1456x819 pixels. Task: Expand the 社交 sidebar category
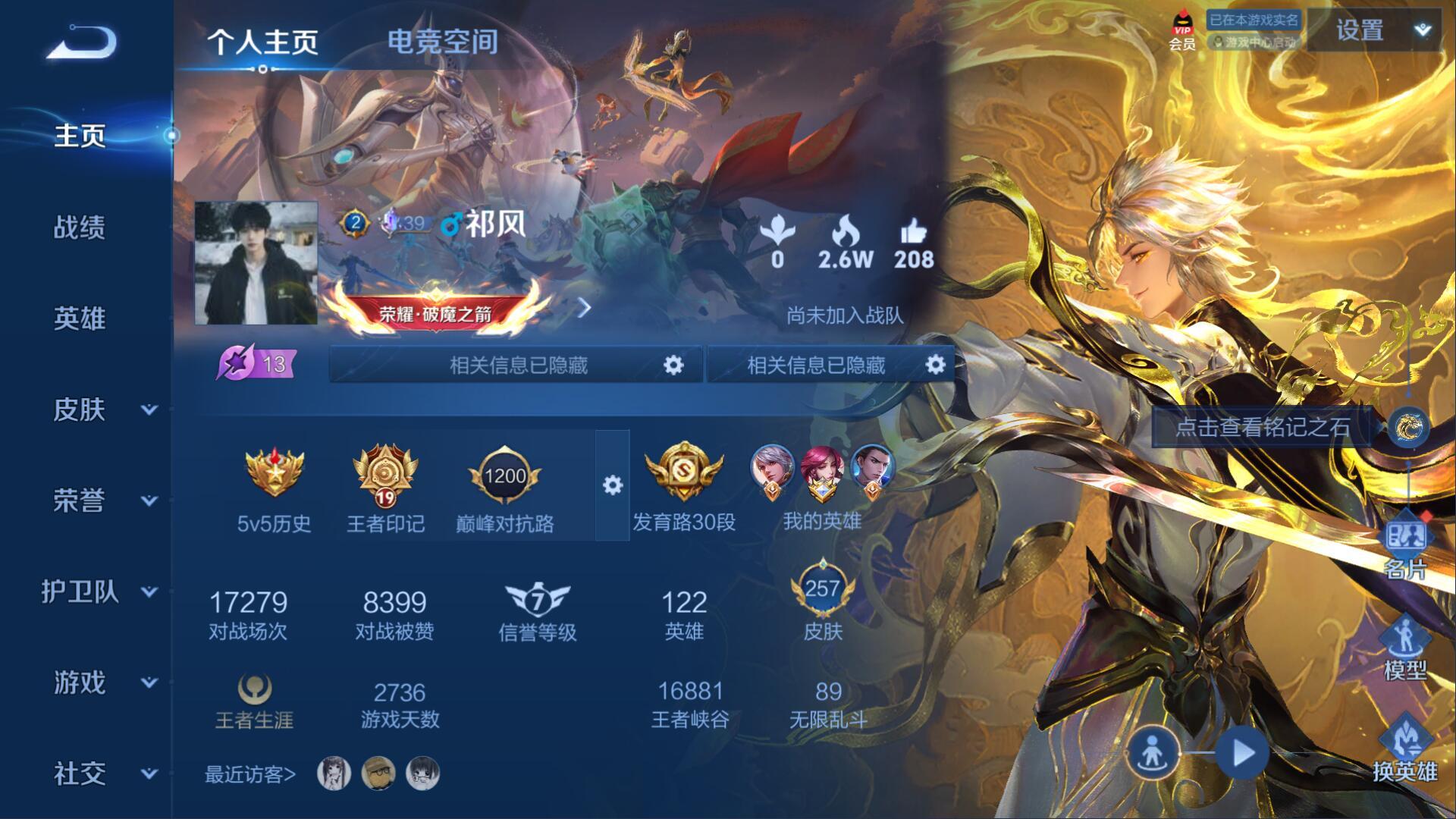pos(102,773)
